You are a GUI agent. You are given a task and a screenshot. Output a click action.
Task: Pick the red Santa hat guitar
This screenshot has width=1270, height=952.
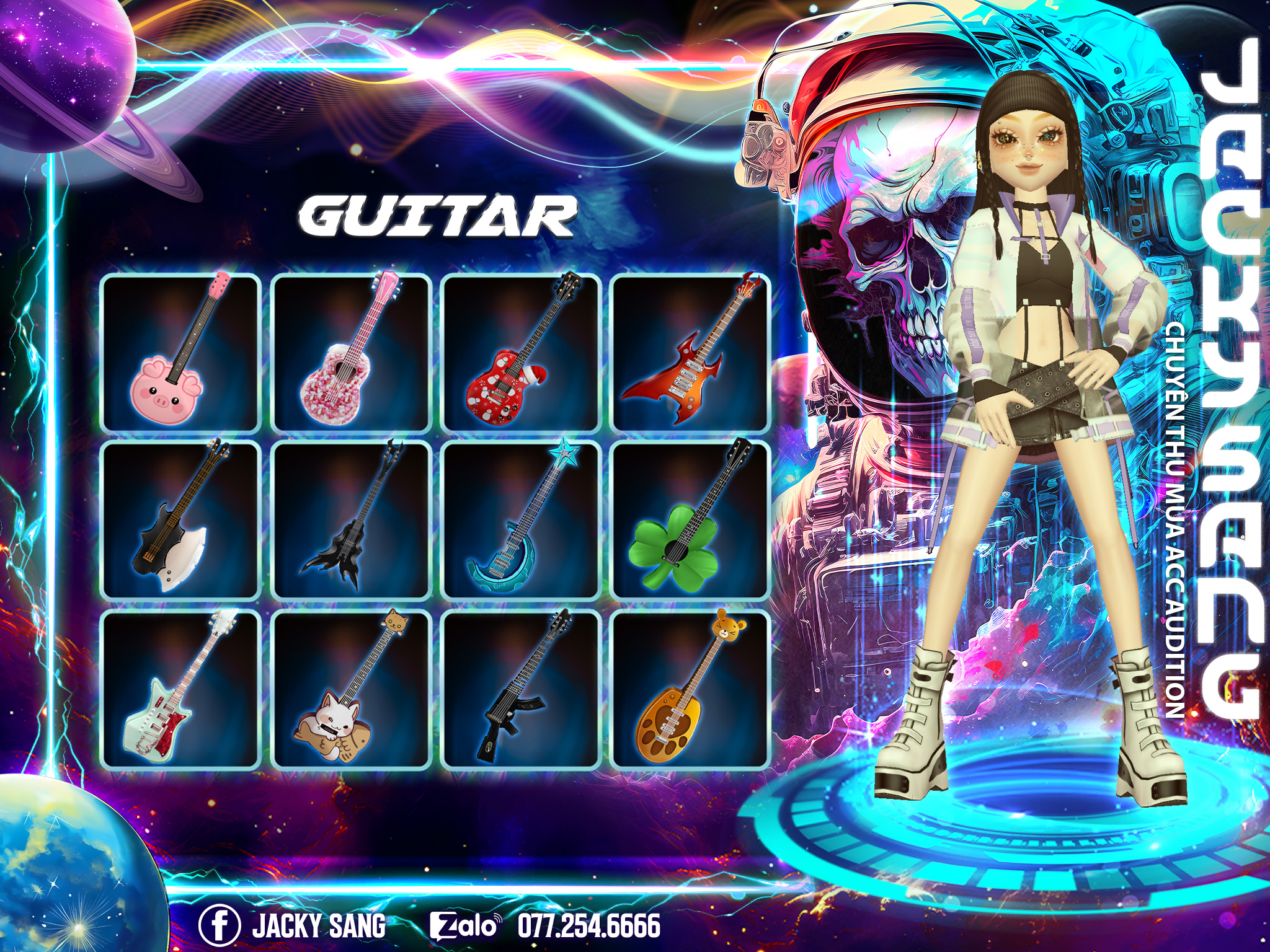[x=520, y=353]
